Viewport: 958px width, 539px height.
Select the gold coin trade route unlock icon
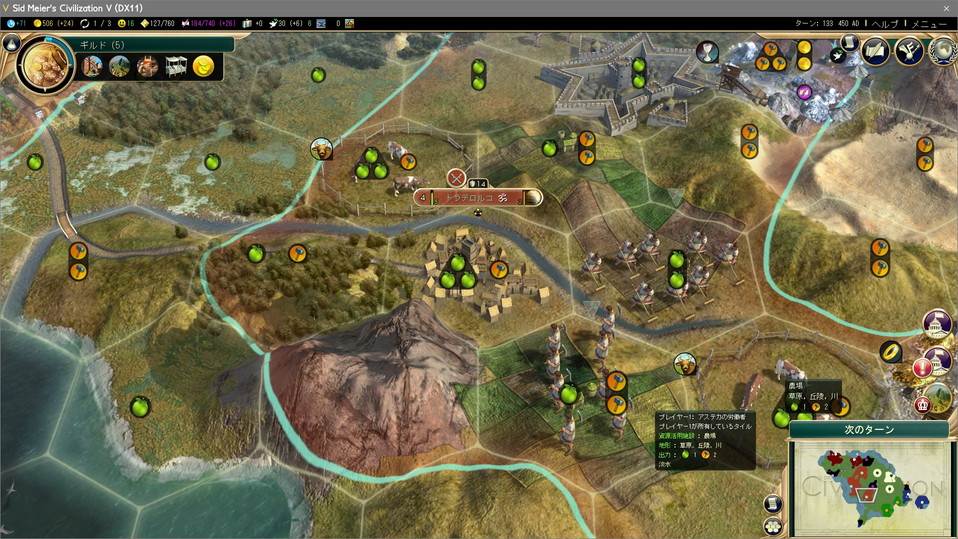(203, 67)
